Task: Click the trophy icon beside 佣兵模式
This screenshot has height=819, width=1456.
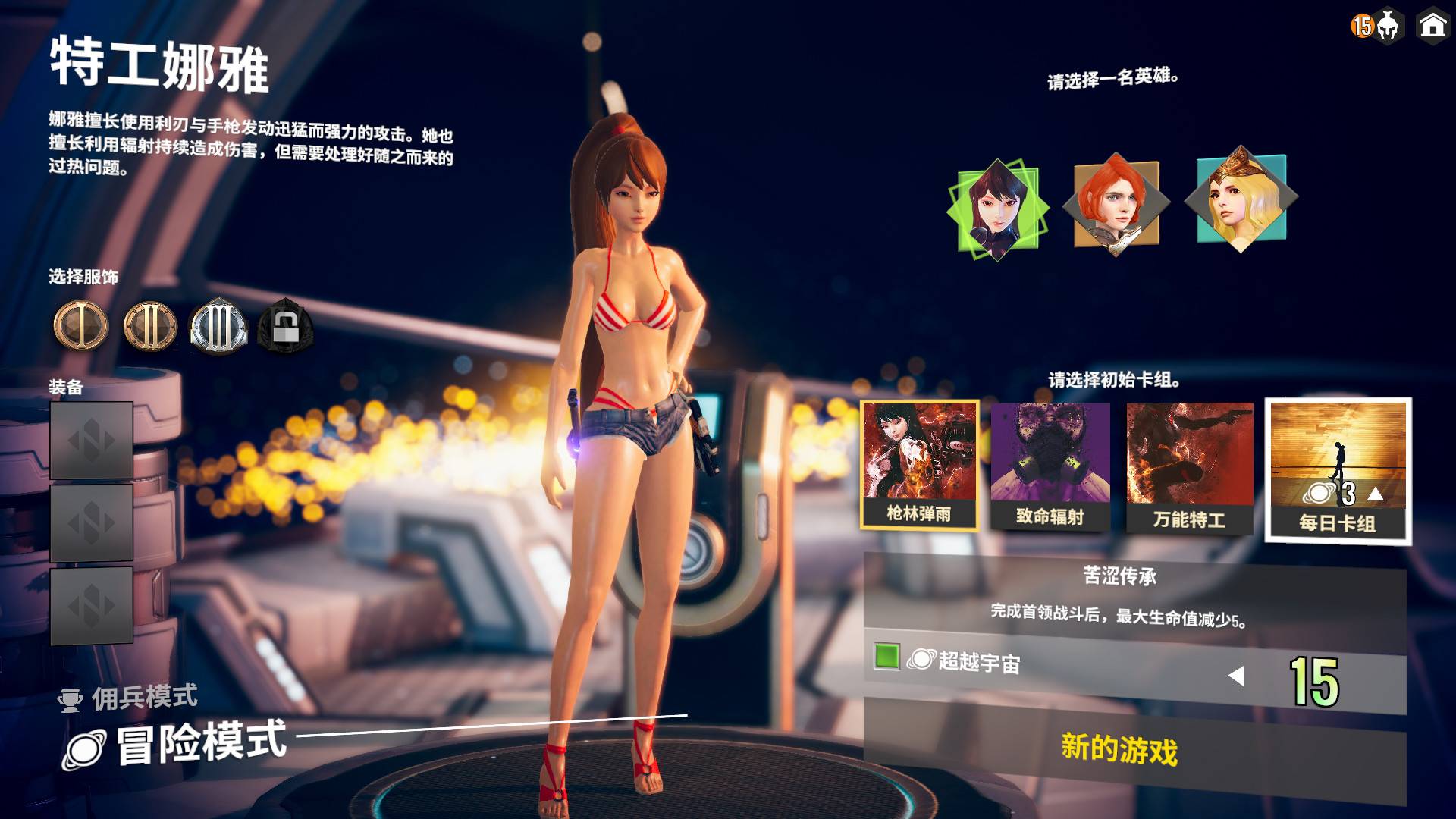Action: point(71,701)
